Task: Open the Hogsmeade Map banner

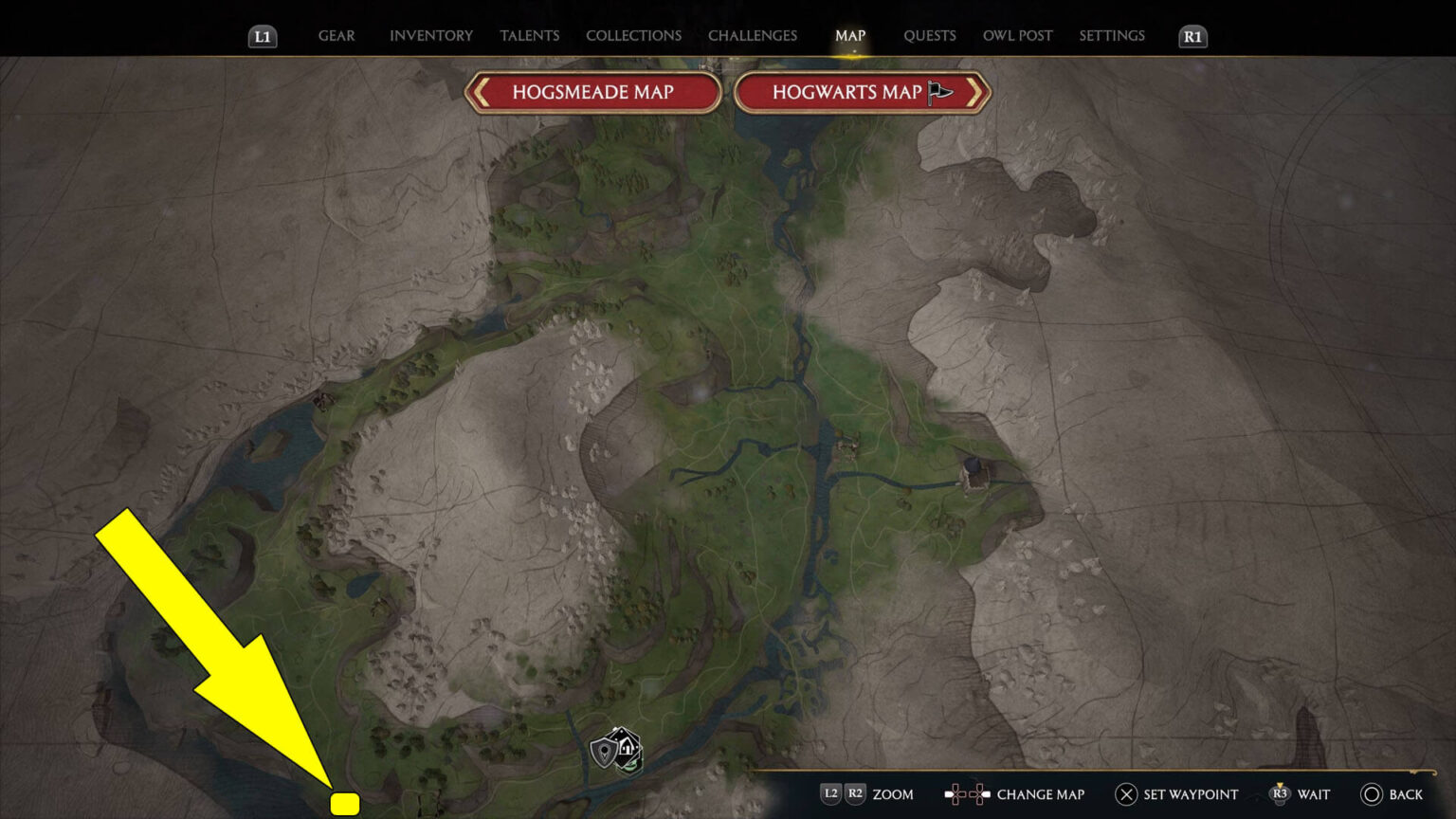Action: [x=592, y=92]
